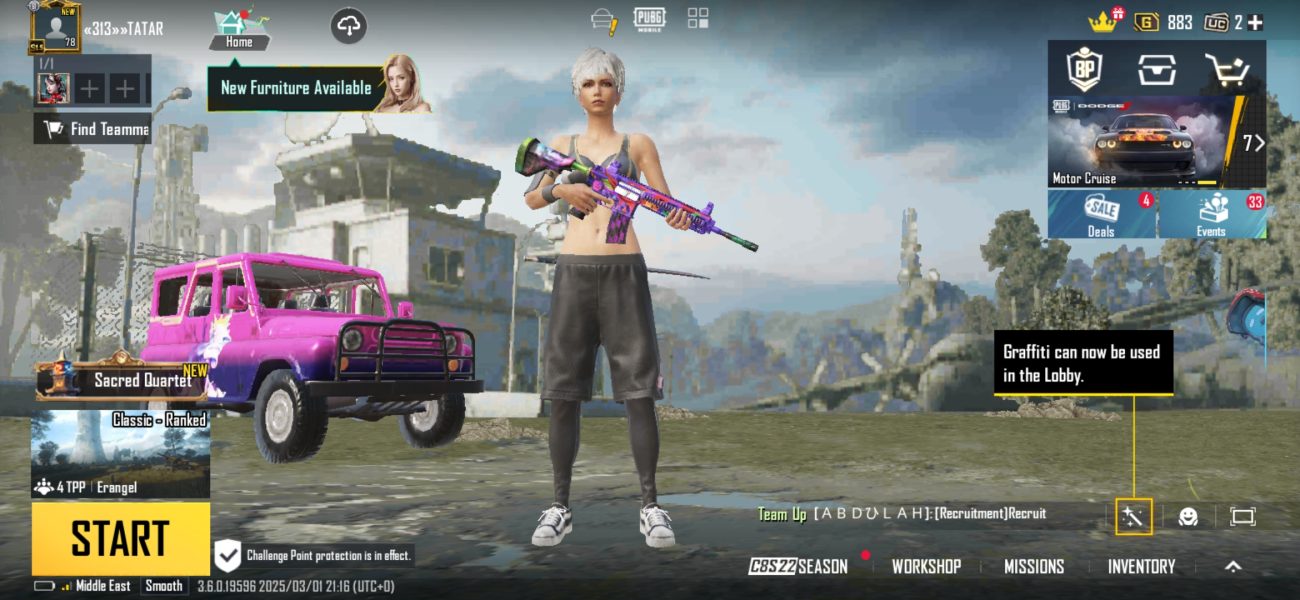Open the cloud download icon
The image size is (1300, 600).
pyautogui.click(x=348, y=26)
